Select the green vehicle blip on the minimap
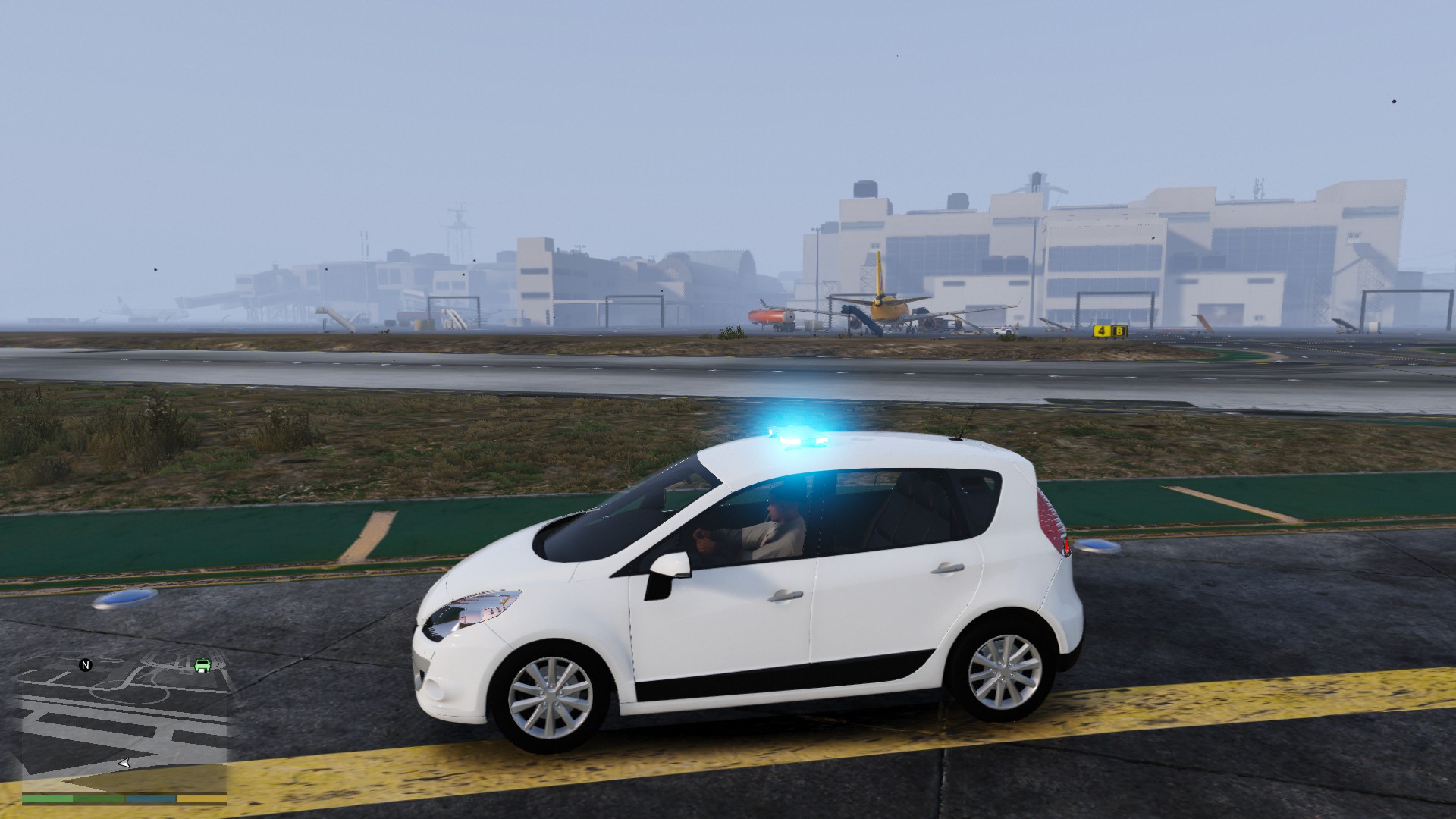The width and height of the screenshot is (1456, 819). pyautogui.click(x=202, y=667)
